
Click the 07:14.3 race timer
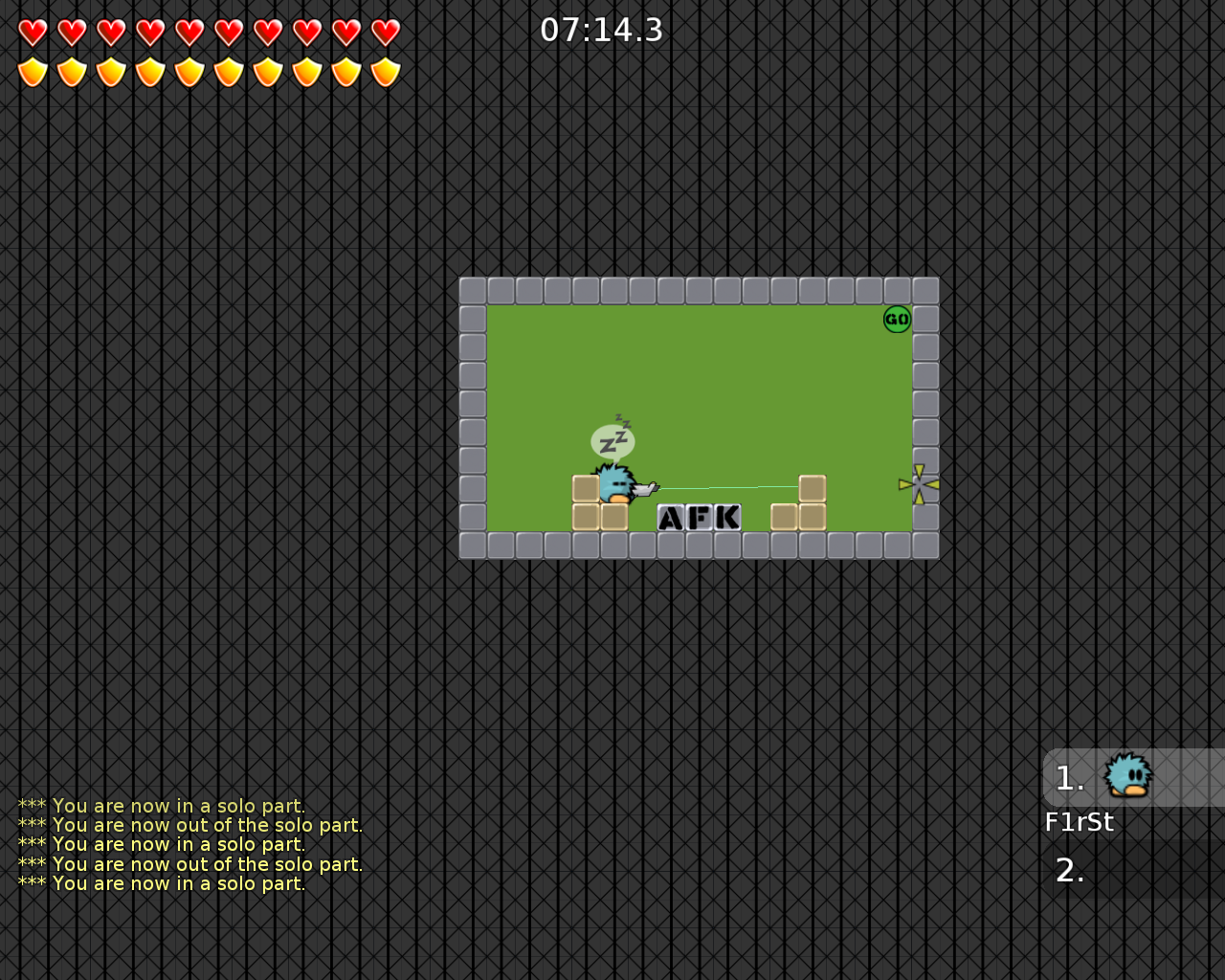click(x=603, y=30)
